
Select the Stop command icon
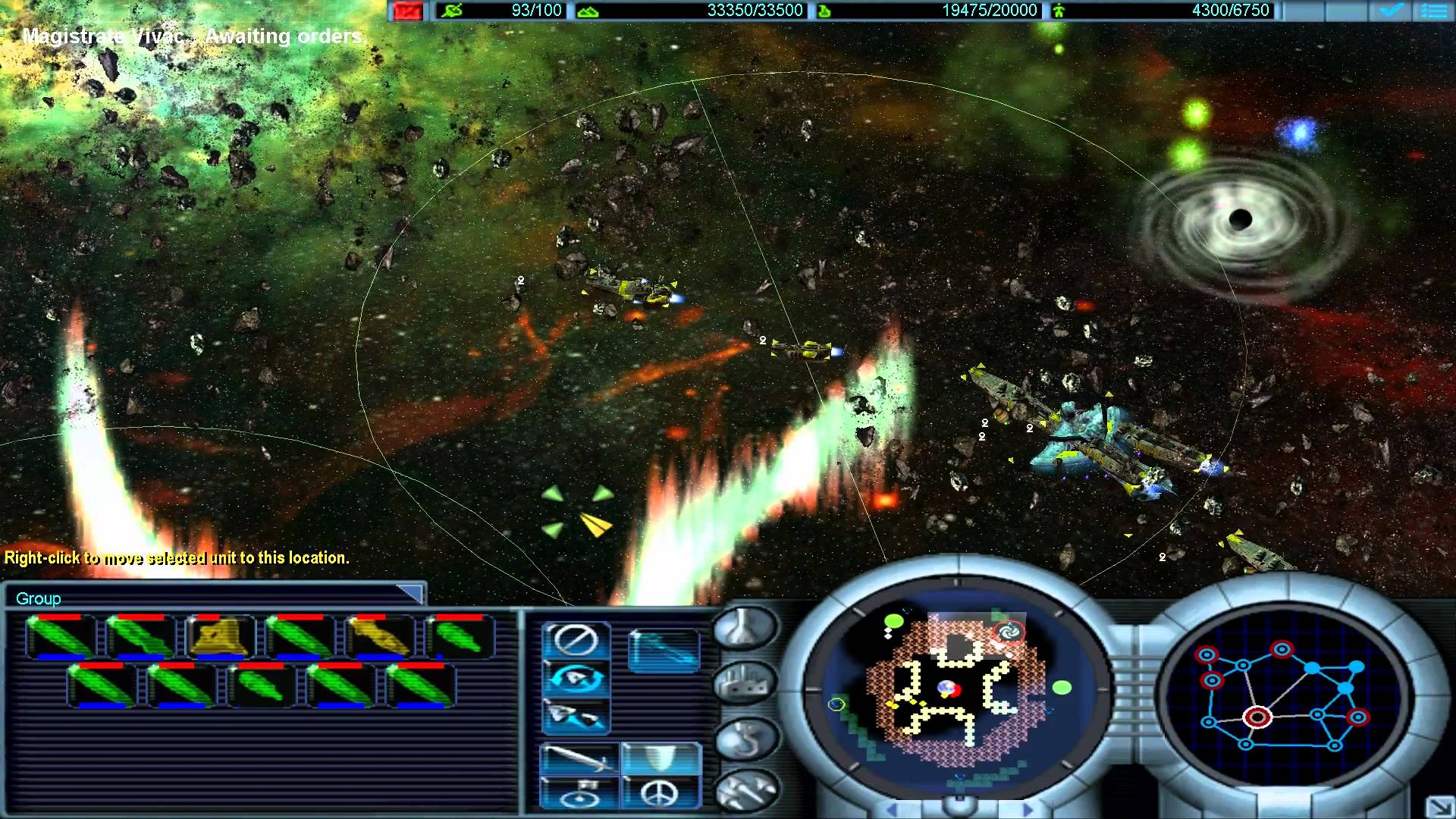[x=576, y=640]
